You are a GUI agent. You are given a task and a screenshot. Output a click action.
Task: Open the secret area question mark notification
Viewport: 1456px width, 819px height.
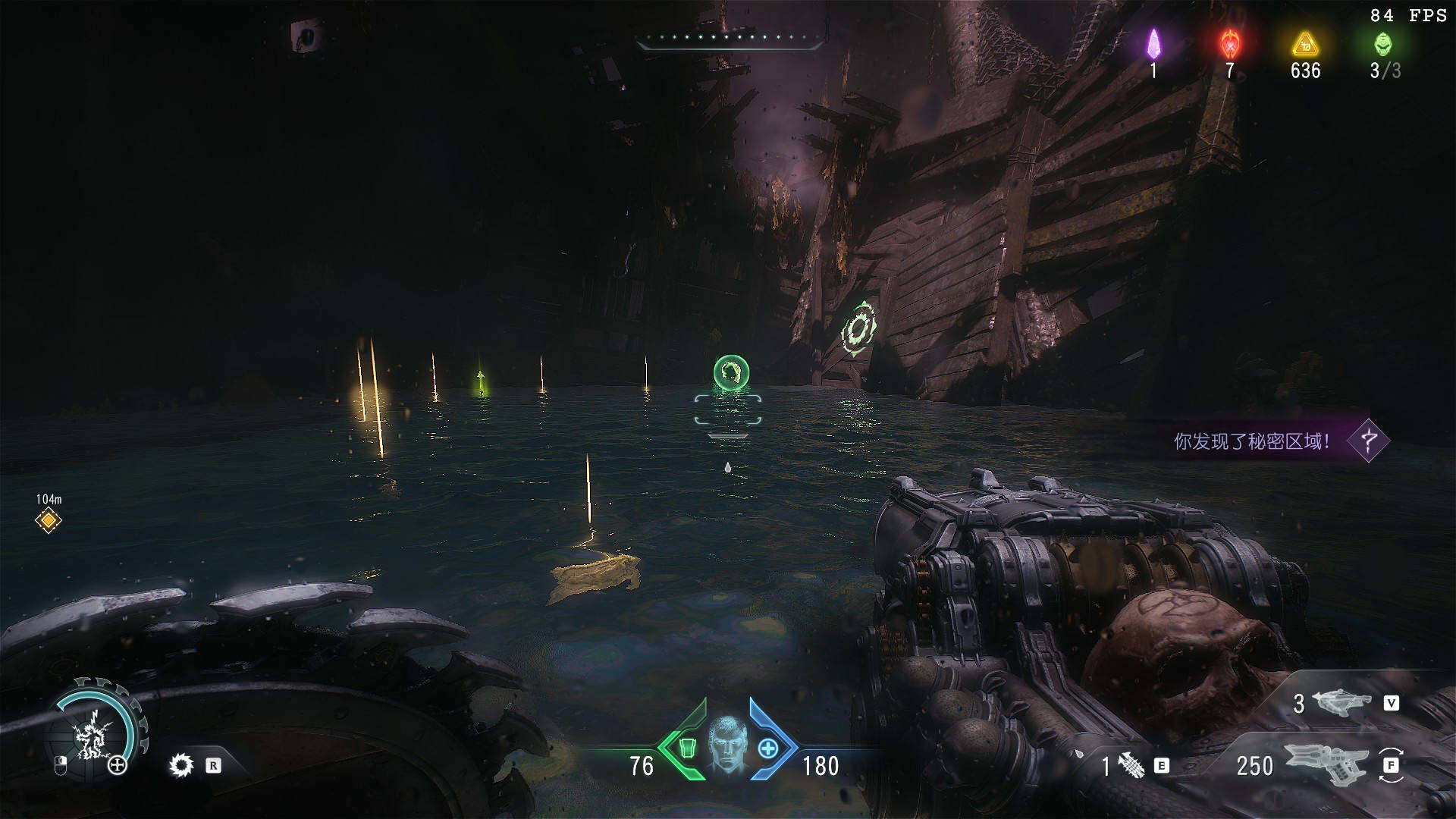[x=1369, y=440]
